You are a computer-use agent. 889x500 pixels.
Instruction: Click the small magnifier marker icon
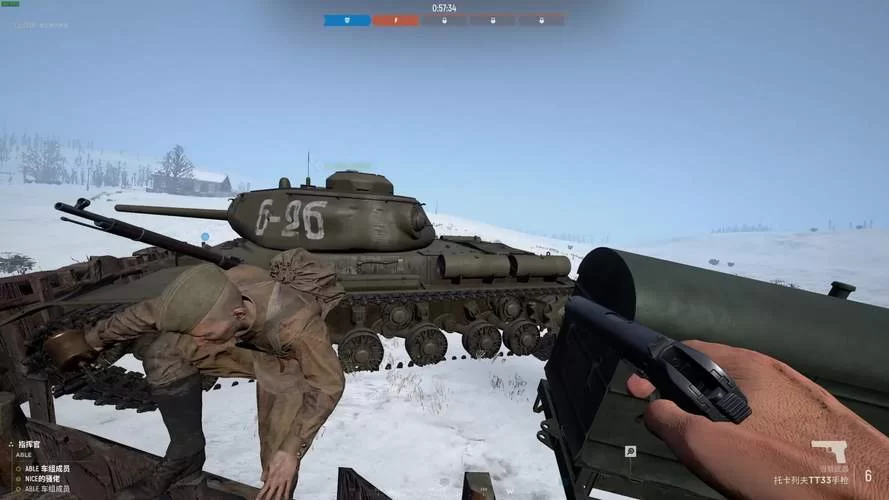click(x=631, y=451)
